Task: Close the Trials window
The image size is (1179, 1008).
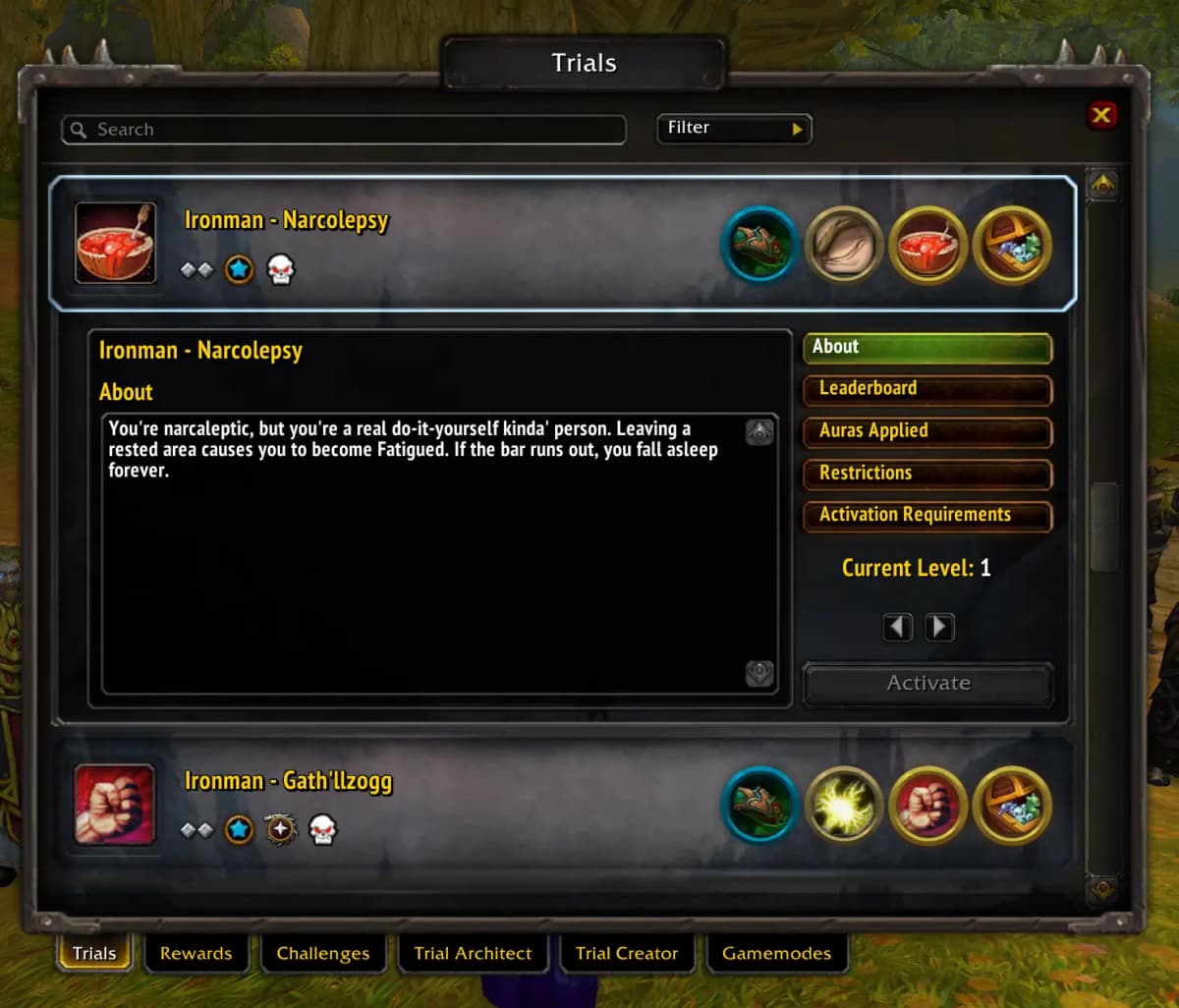Action: (x=1101, y=115)
